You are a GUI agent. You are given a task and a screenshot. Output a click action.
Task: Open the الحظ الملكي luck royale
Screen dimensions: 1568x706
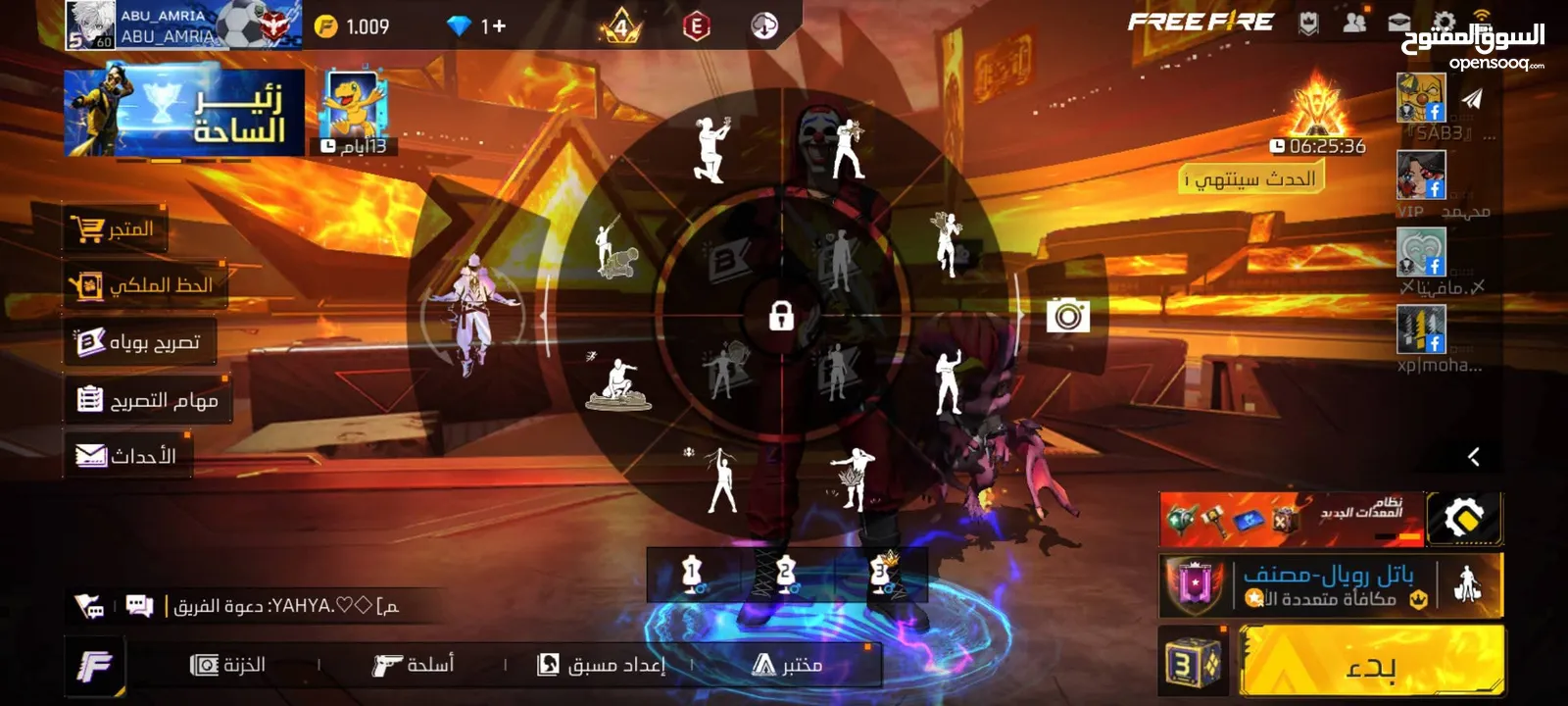144,285
